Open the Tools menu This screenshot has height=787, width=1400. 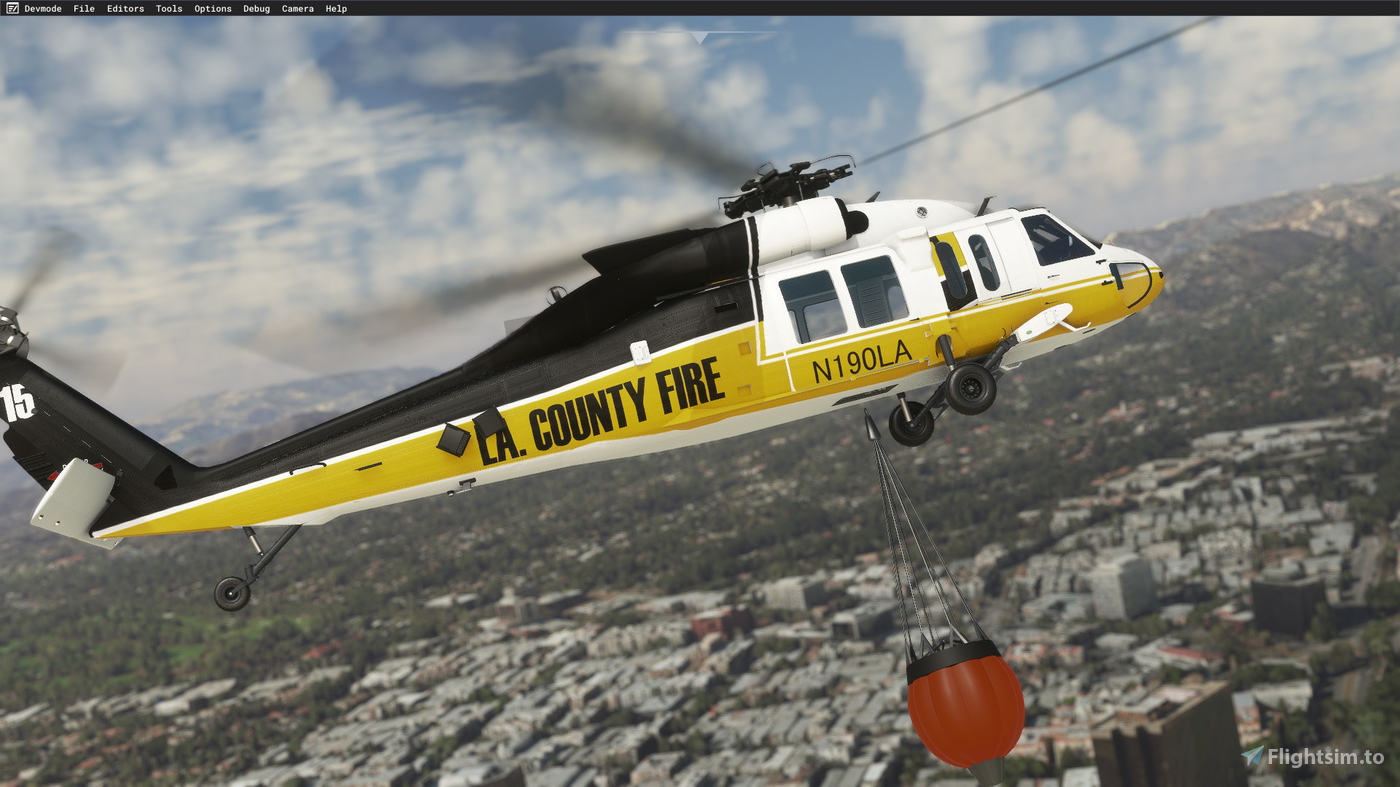[x=167, y=8]
